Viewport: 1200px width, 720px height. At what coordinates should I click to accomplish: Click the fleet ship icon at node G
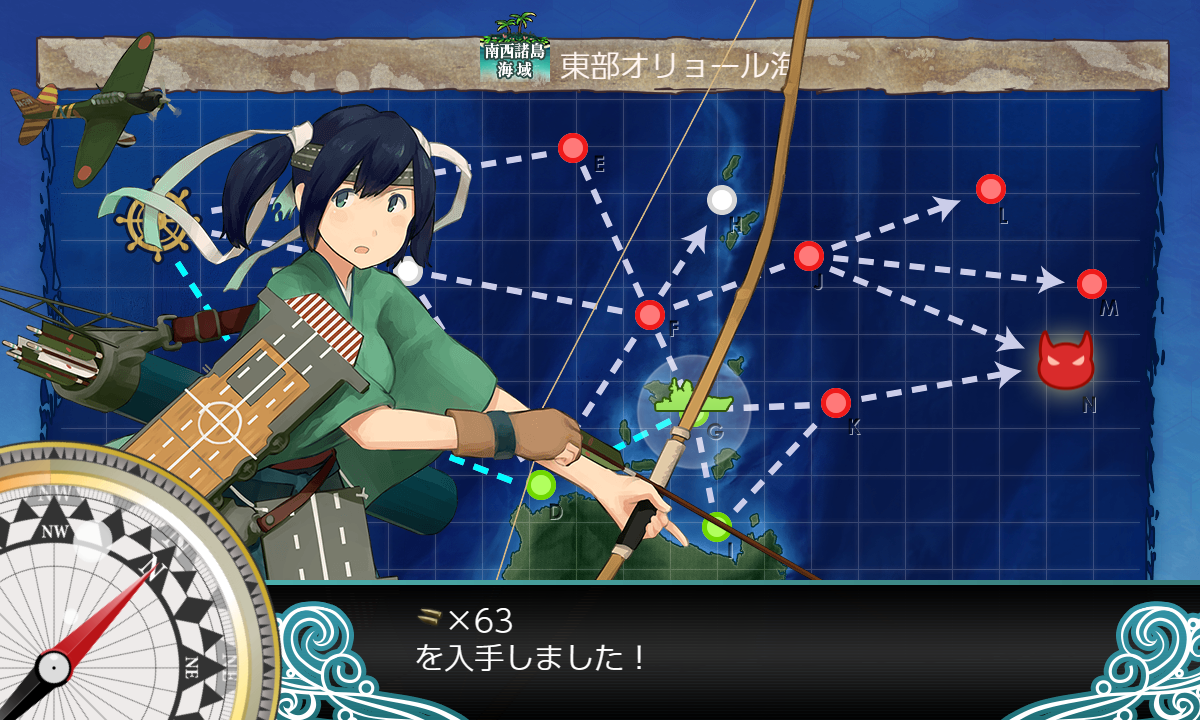(692, 402)
